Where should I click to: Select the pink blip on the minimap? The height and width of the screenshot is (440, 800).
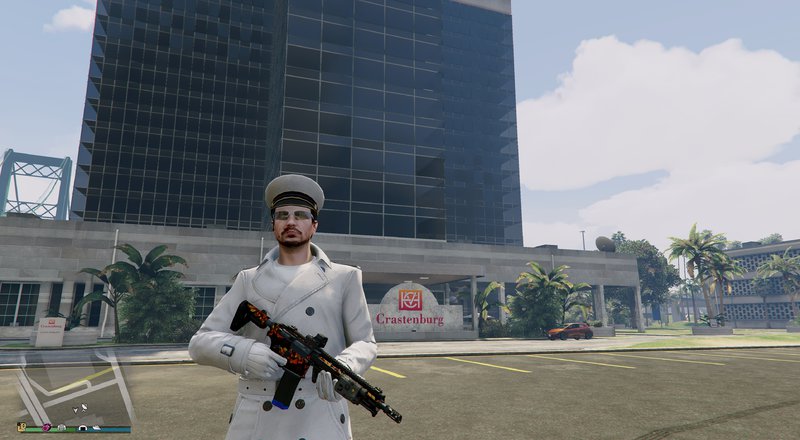(47, 427)
